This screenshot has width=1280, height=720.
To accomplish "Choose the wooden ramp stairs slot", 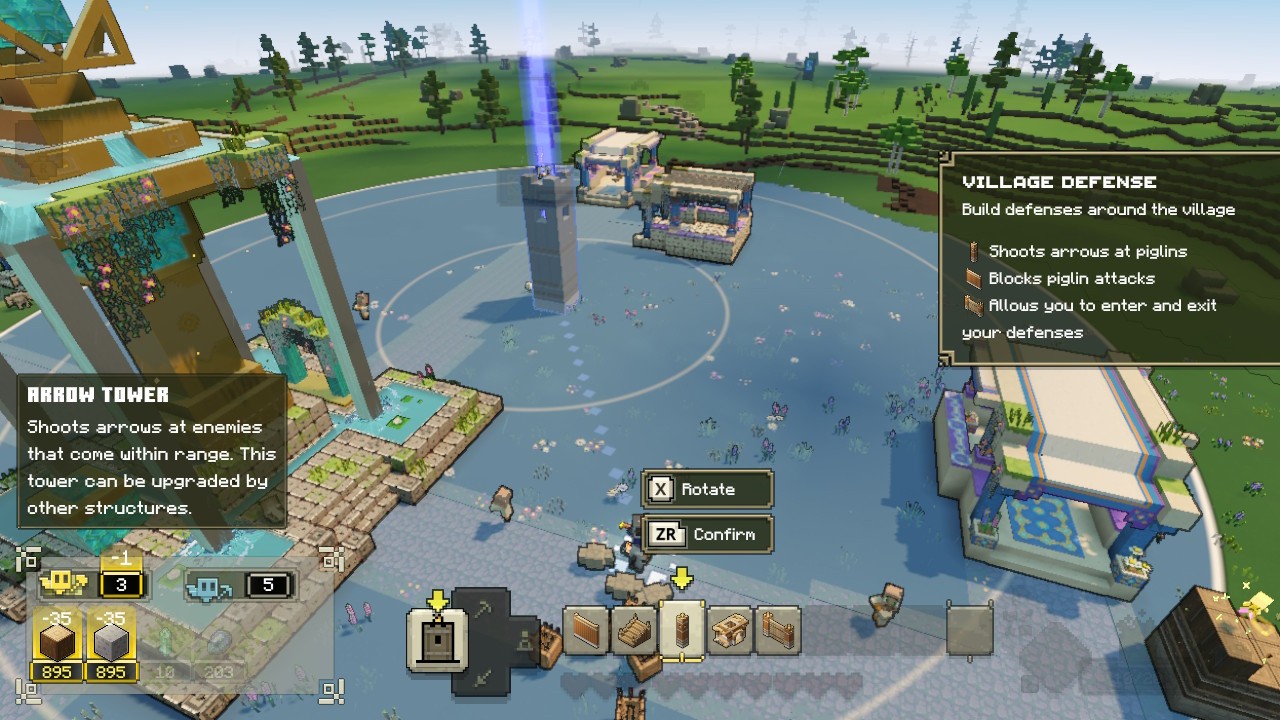I will pyautogui.click(x=635, y=631).
